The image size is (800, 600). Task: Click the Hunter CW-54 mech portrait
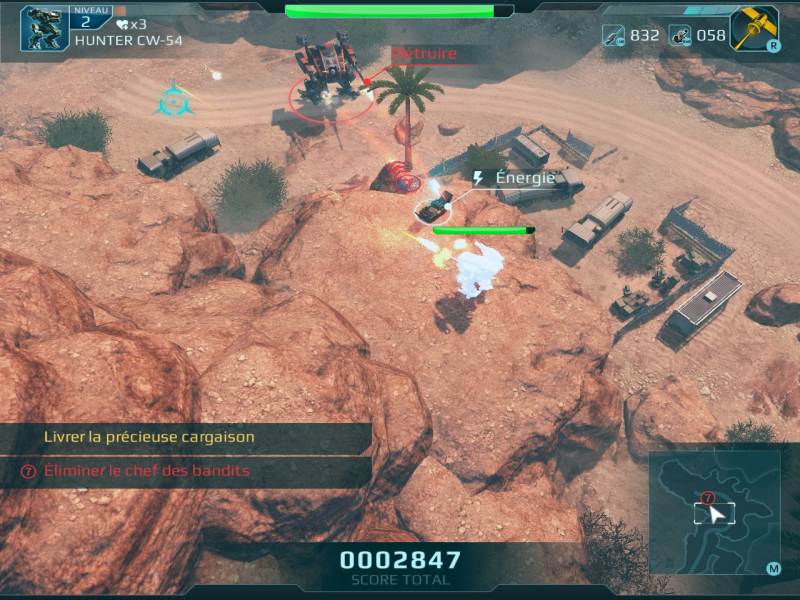coord(44,28)
